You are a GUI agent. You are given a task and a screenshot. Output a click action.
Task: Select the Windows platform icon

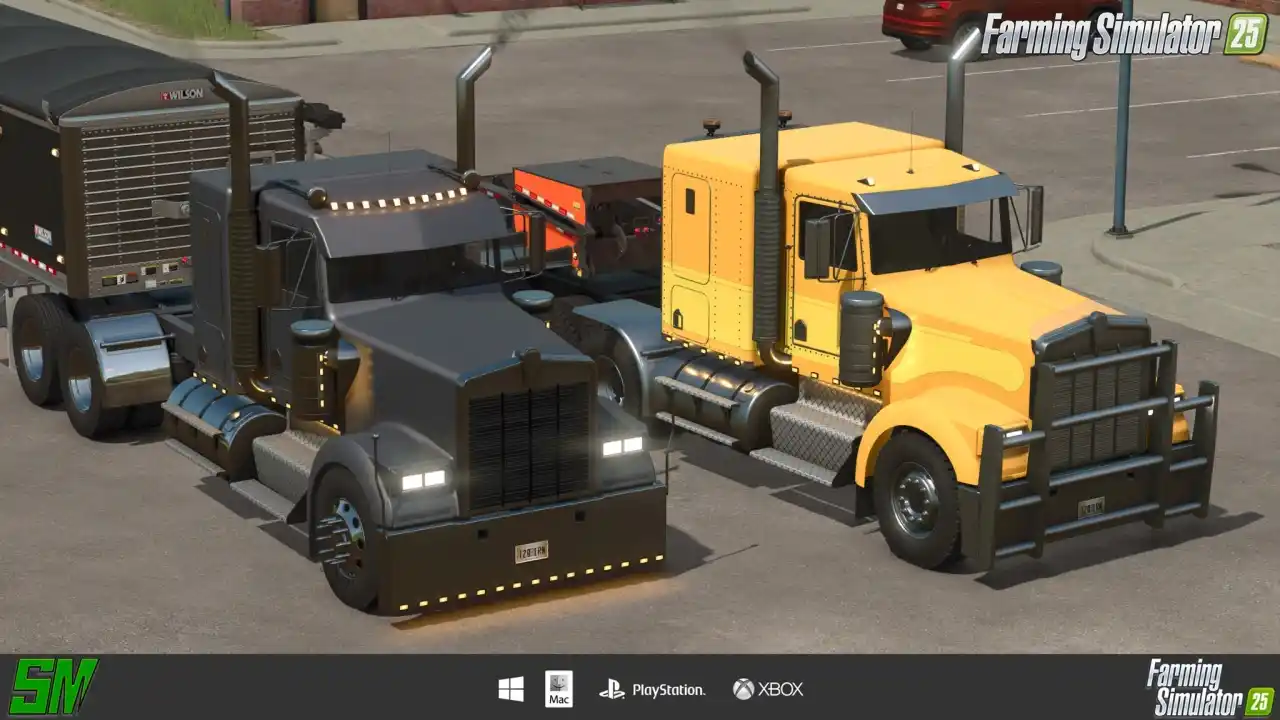(x=511, y=689)
